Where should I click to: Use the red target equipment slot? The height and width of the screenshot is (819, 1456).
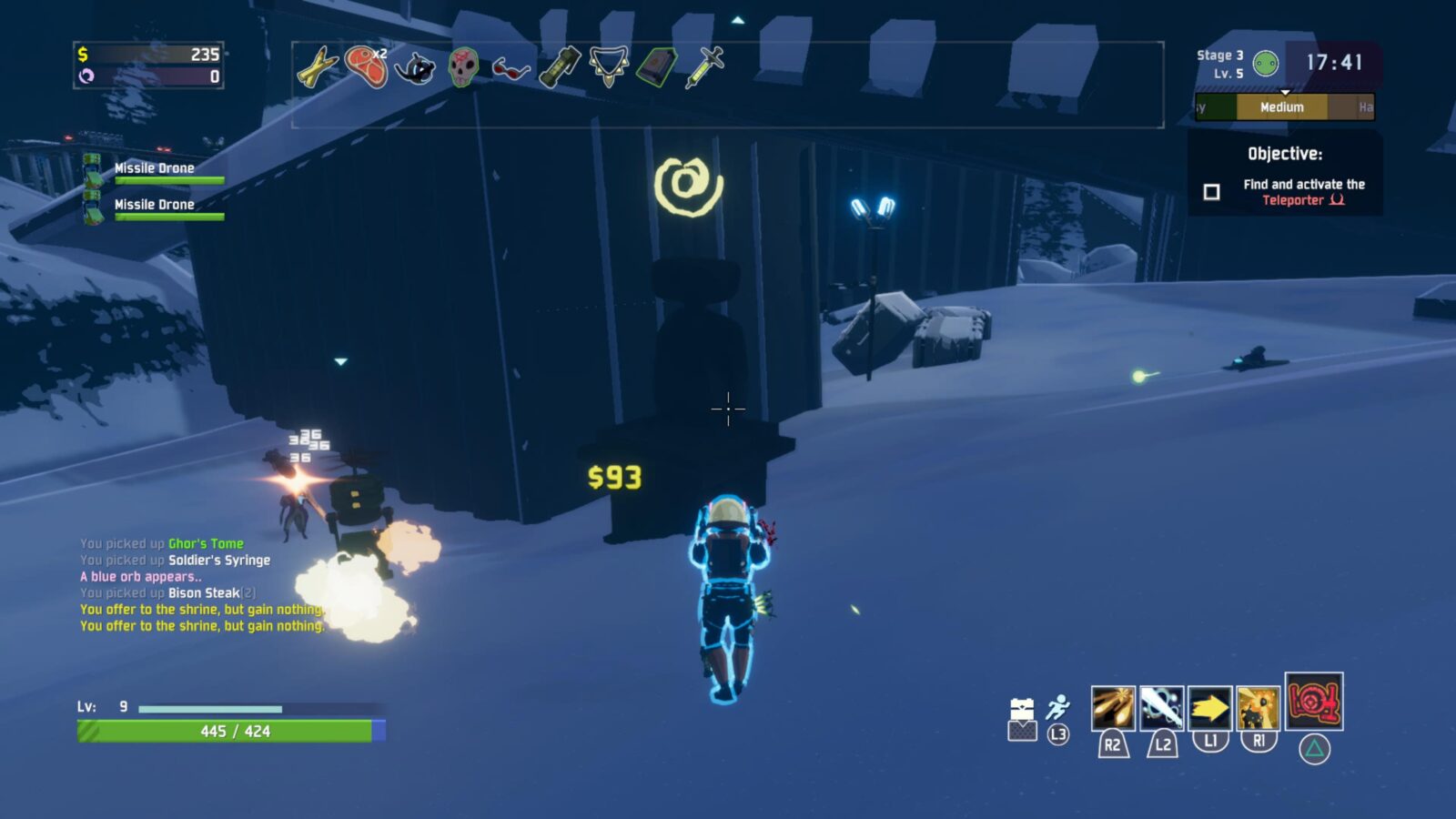coord(1313,701)
